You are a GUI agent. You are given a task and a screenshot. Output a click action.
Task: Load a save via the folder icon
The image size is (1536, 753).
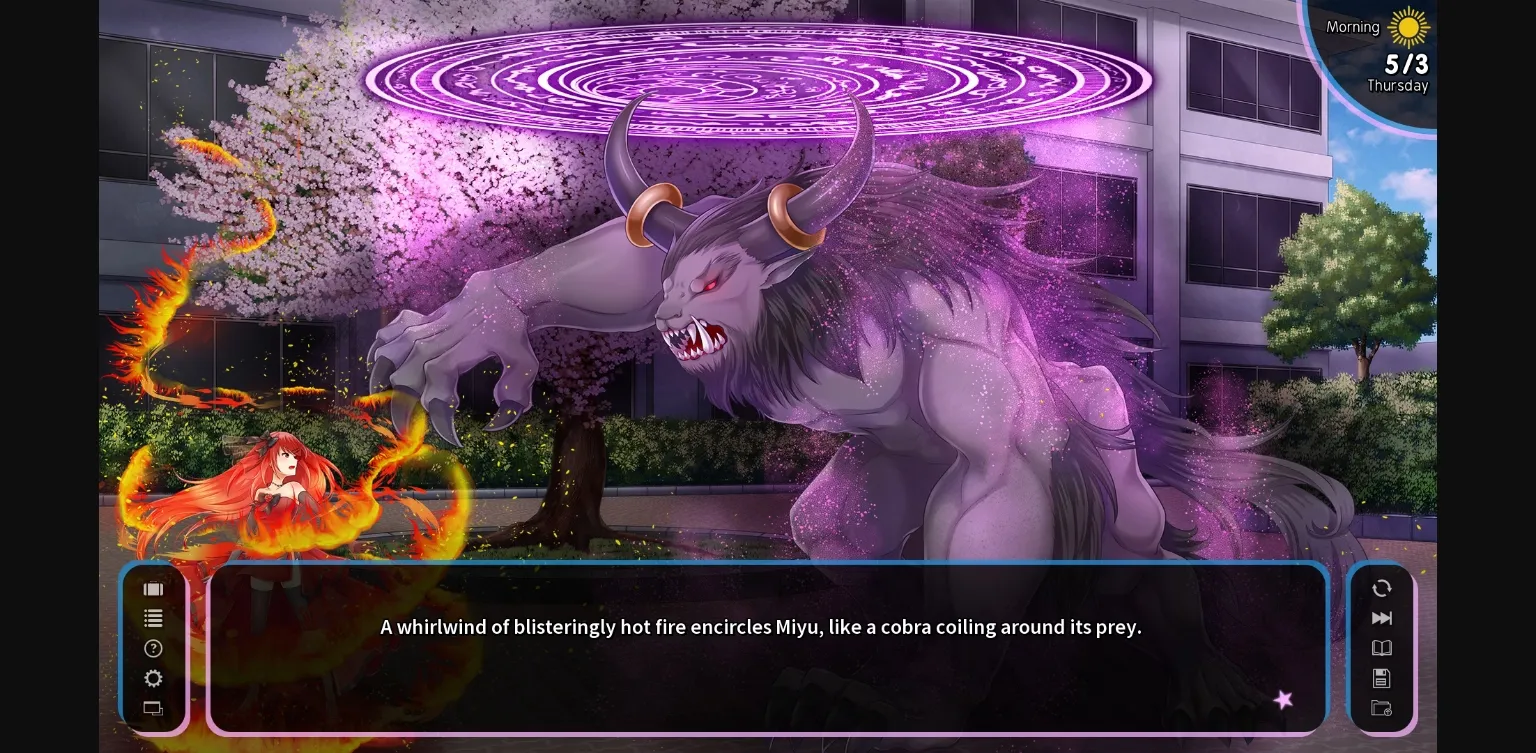1381,708
